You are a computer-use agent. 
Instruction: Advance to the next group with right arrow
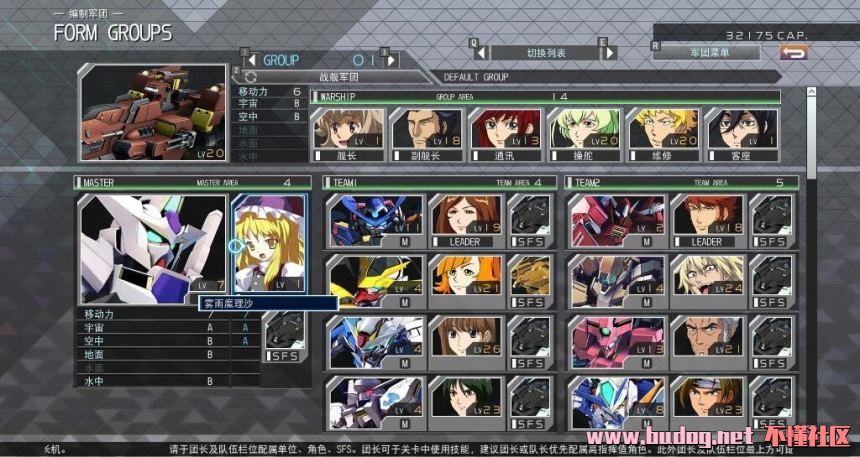tap(392, 60)
